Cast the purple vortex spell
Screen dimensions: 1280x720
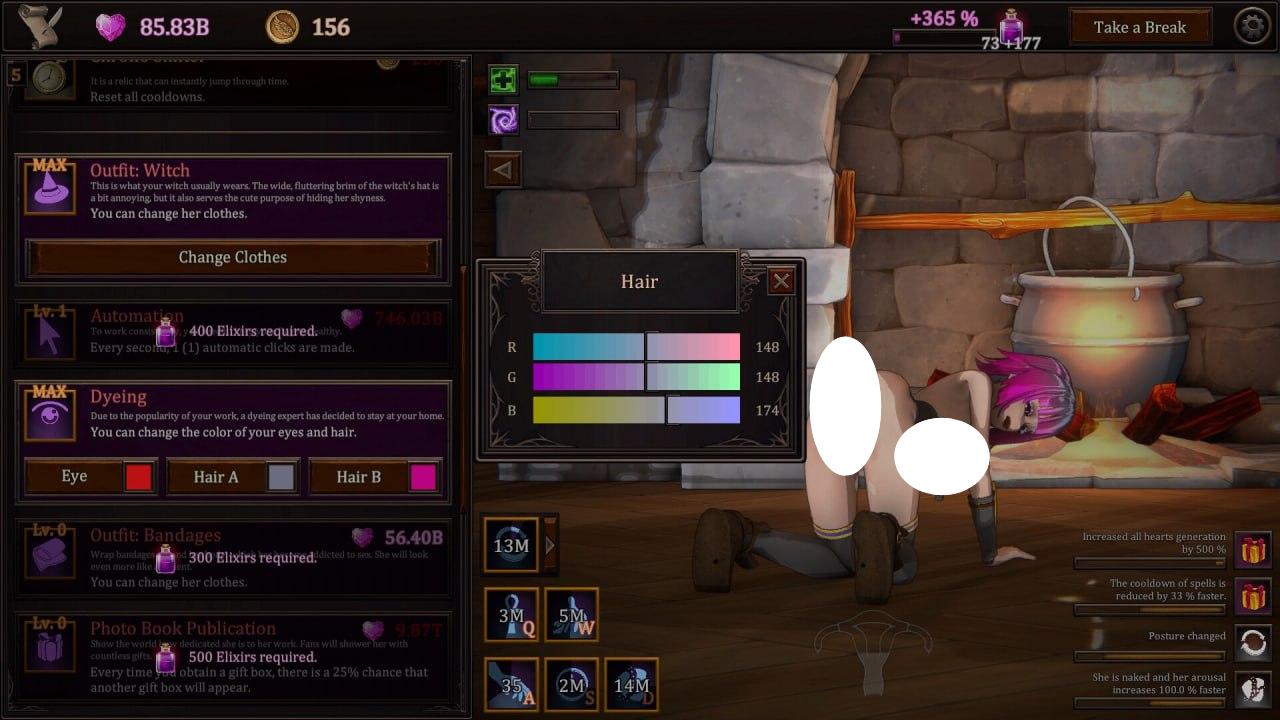(503, 119)
